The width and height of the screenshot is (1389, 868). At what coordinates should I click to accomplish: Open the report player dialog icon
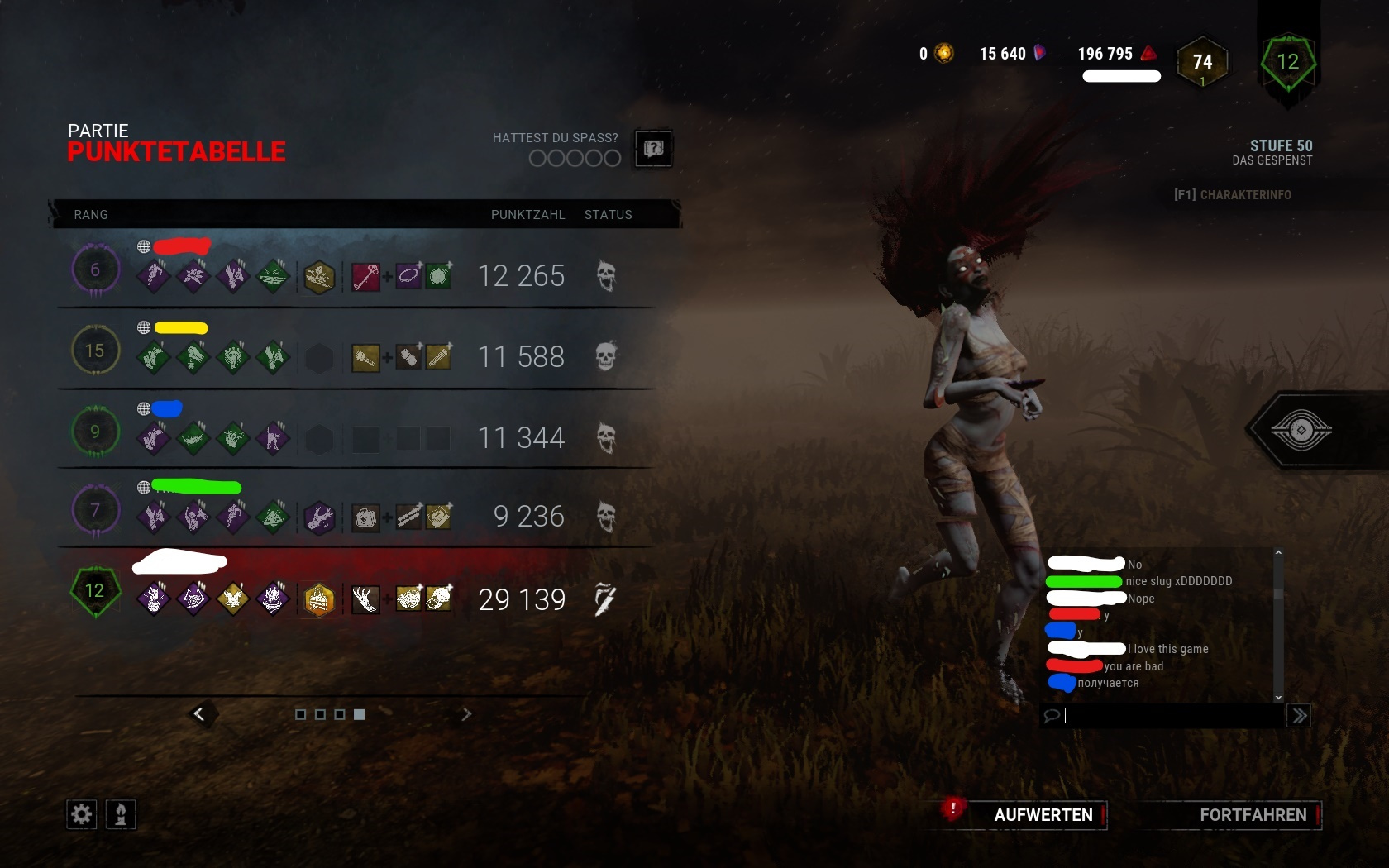[x=653, y=148]
